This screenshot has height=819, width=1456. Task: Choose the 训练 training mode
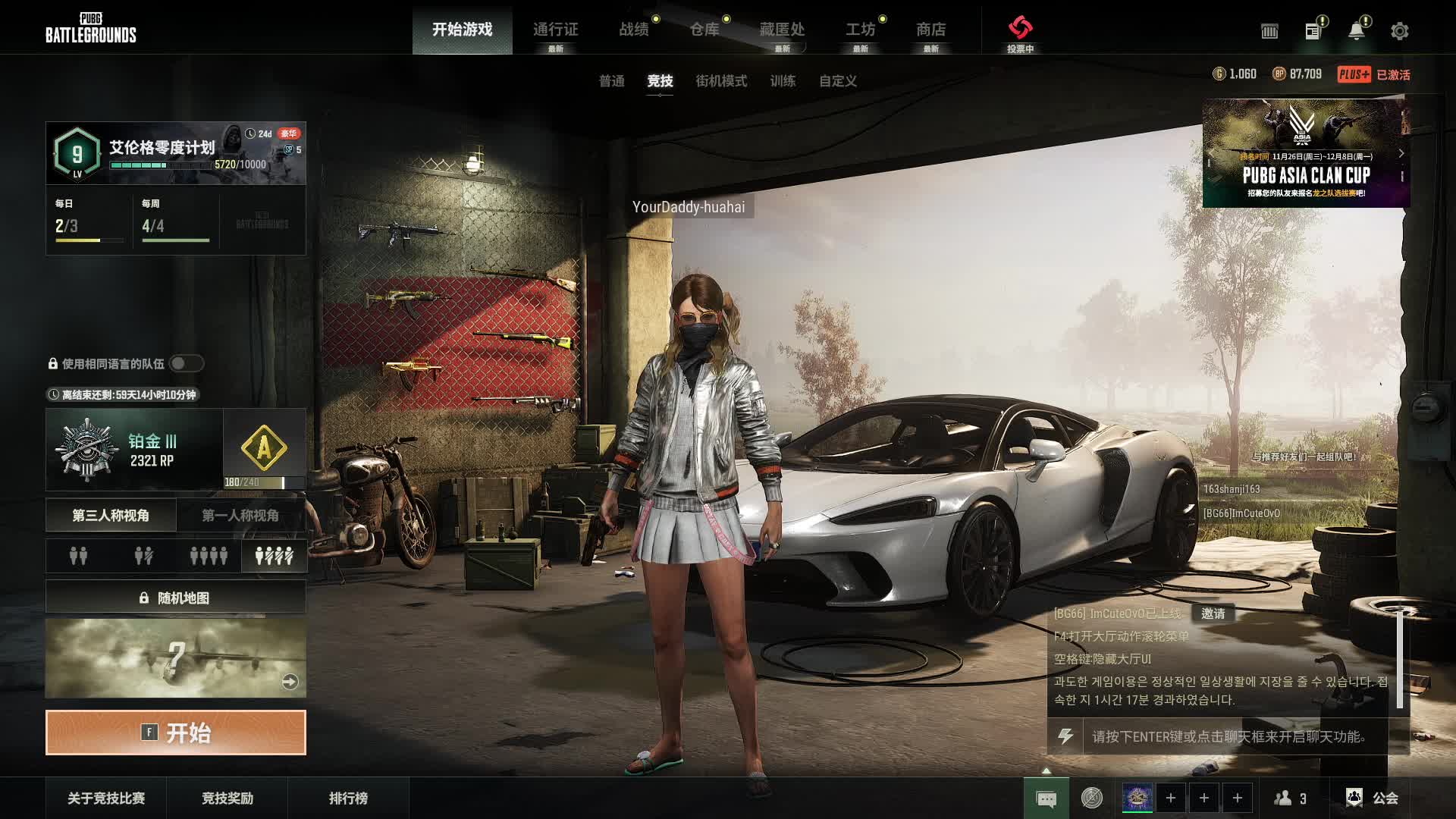point(783,81)
